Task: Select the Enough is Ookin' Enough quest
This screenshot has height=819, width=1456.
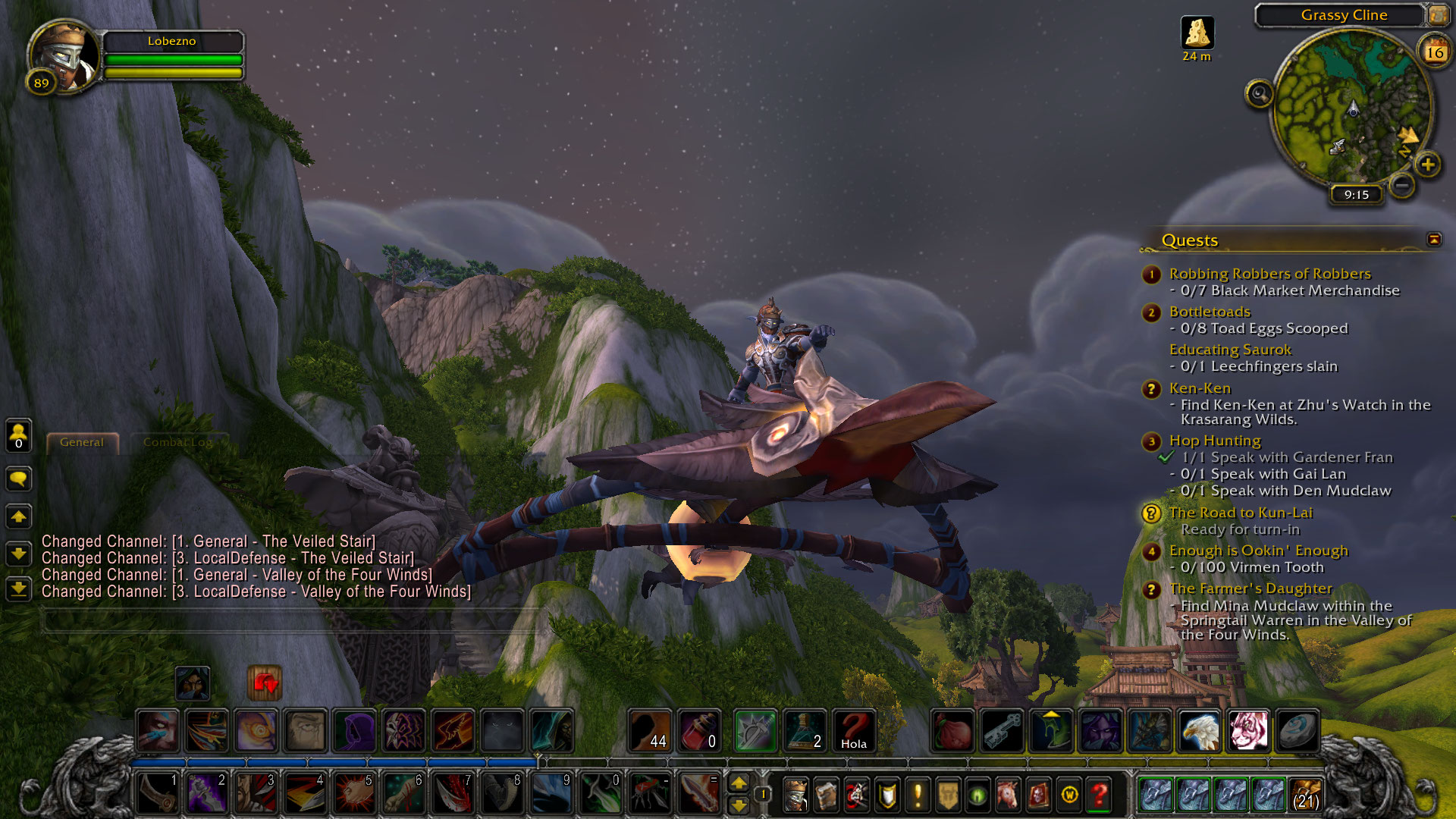Action: pyautogui.click(x=1258, y=551)
